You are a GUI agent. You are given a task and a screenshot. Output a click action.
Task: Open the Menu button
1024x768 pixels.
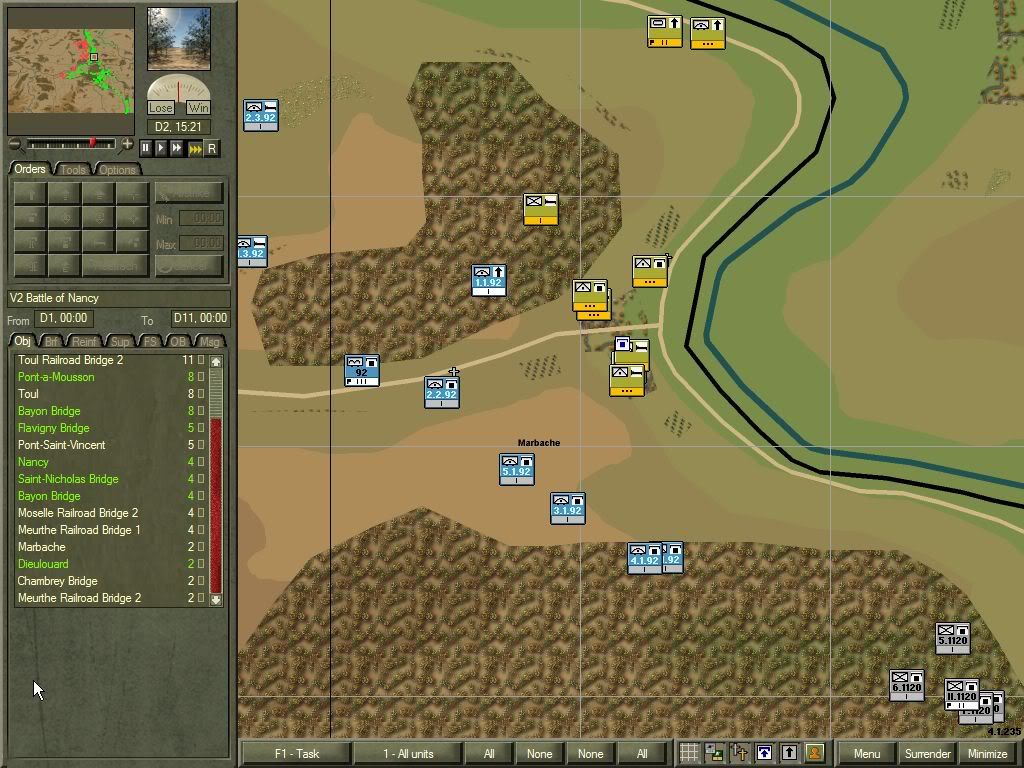[866, 754]
